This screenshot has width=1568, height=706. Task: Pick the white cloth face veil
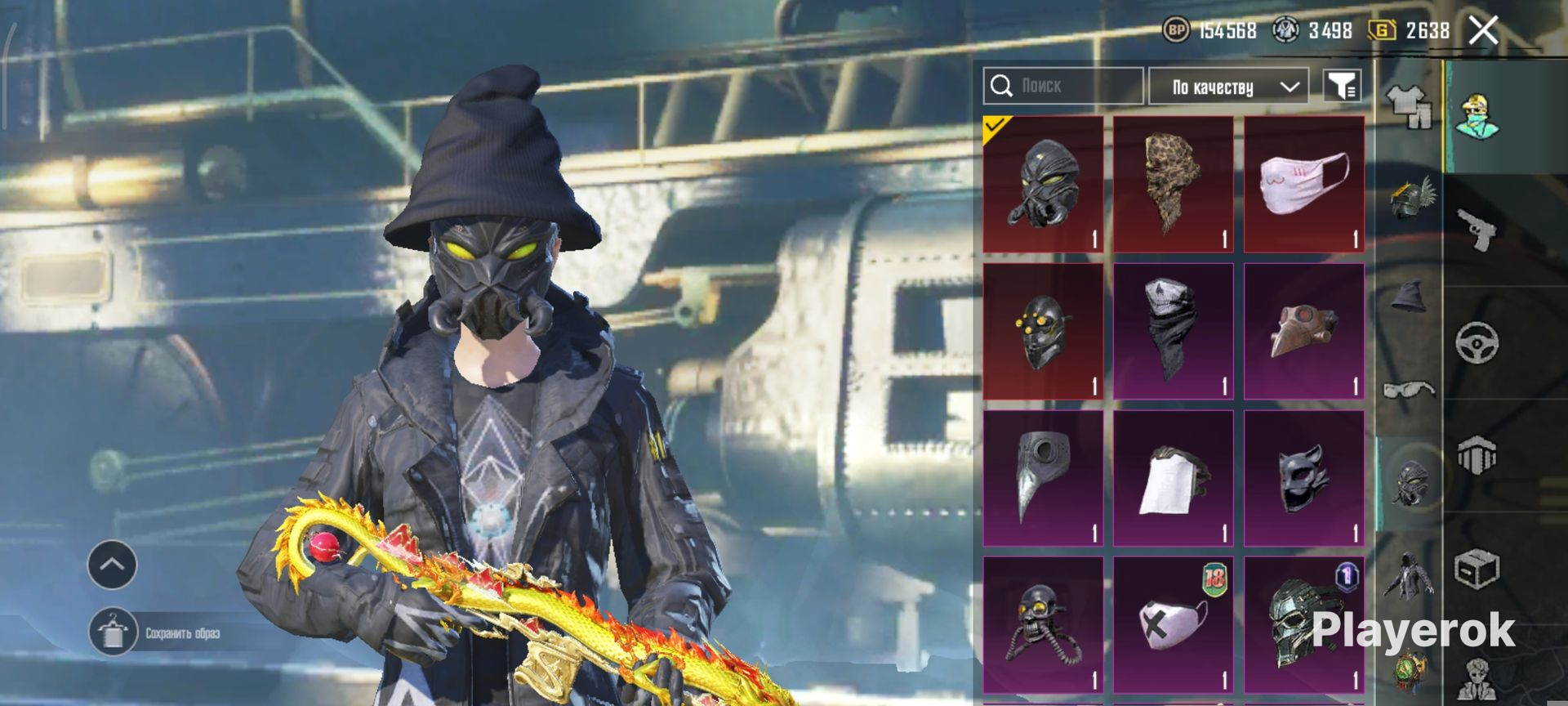pyautogui.click(x=1173, y=478)
